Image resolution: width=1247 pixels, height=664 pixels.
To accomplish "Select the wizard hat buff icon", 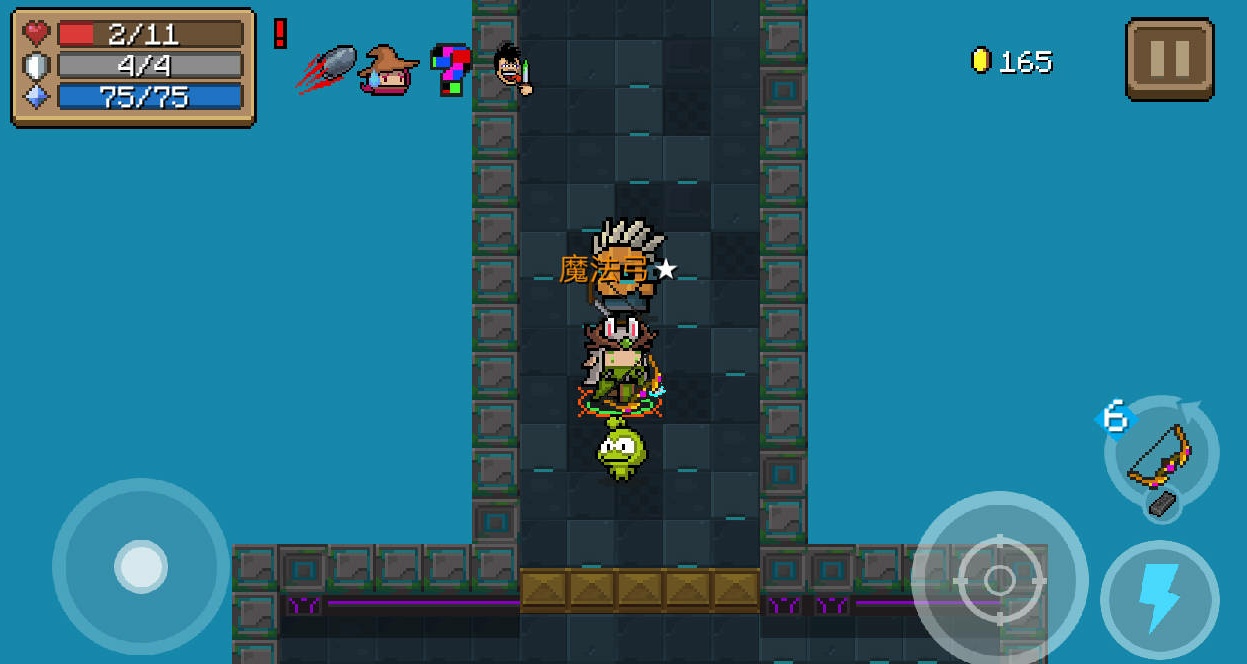I will tap(389, 69).
